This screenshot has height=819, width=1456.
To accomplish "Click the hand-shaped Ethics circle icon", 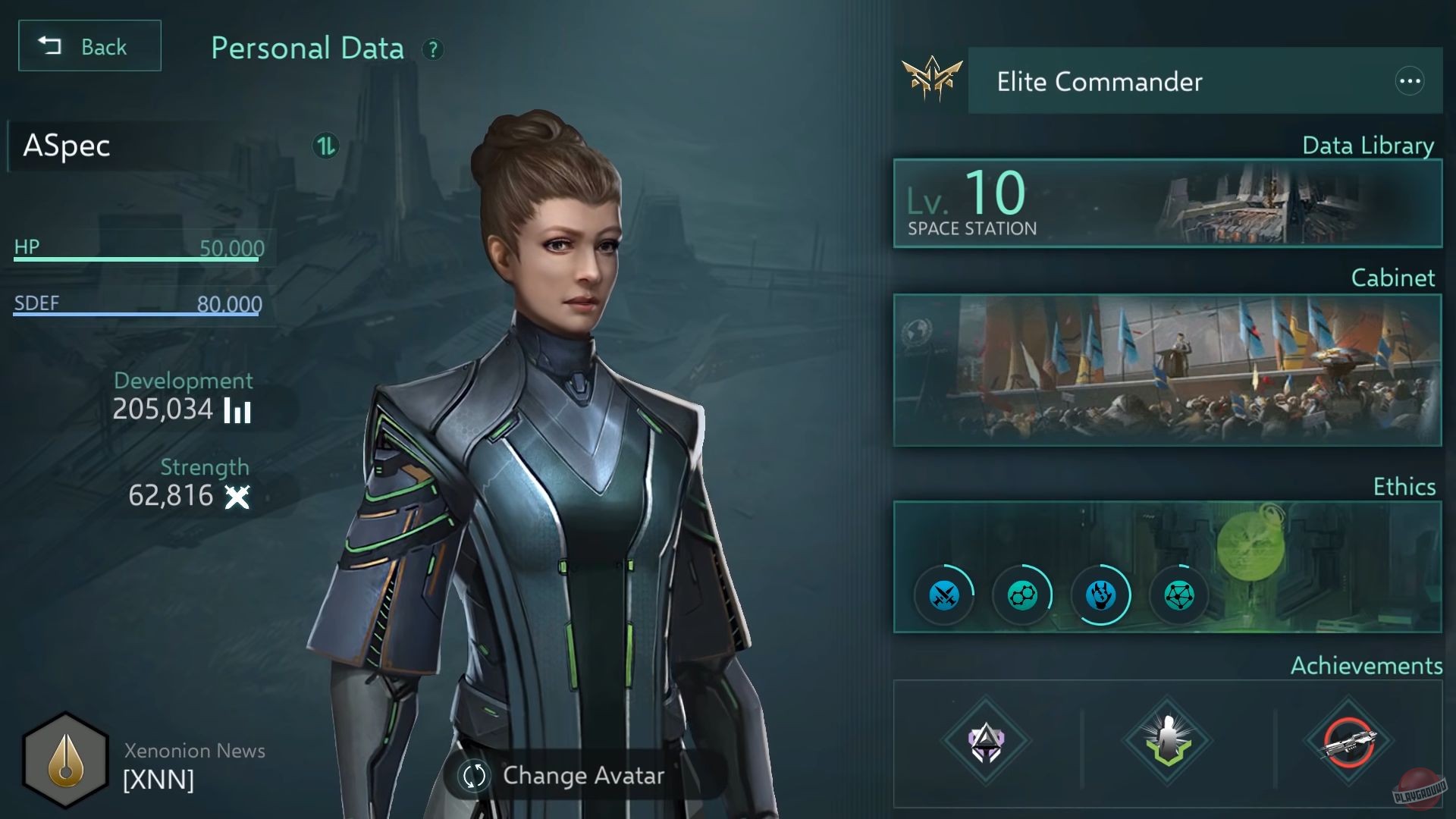I will [x=1101, y=595].
